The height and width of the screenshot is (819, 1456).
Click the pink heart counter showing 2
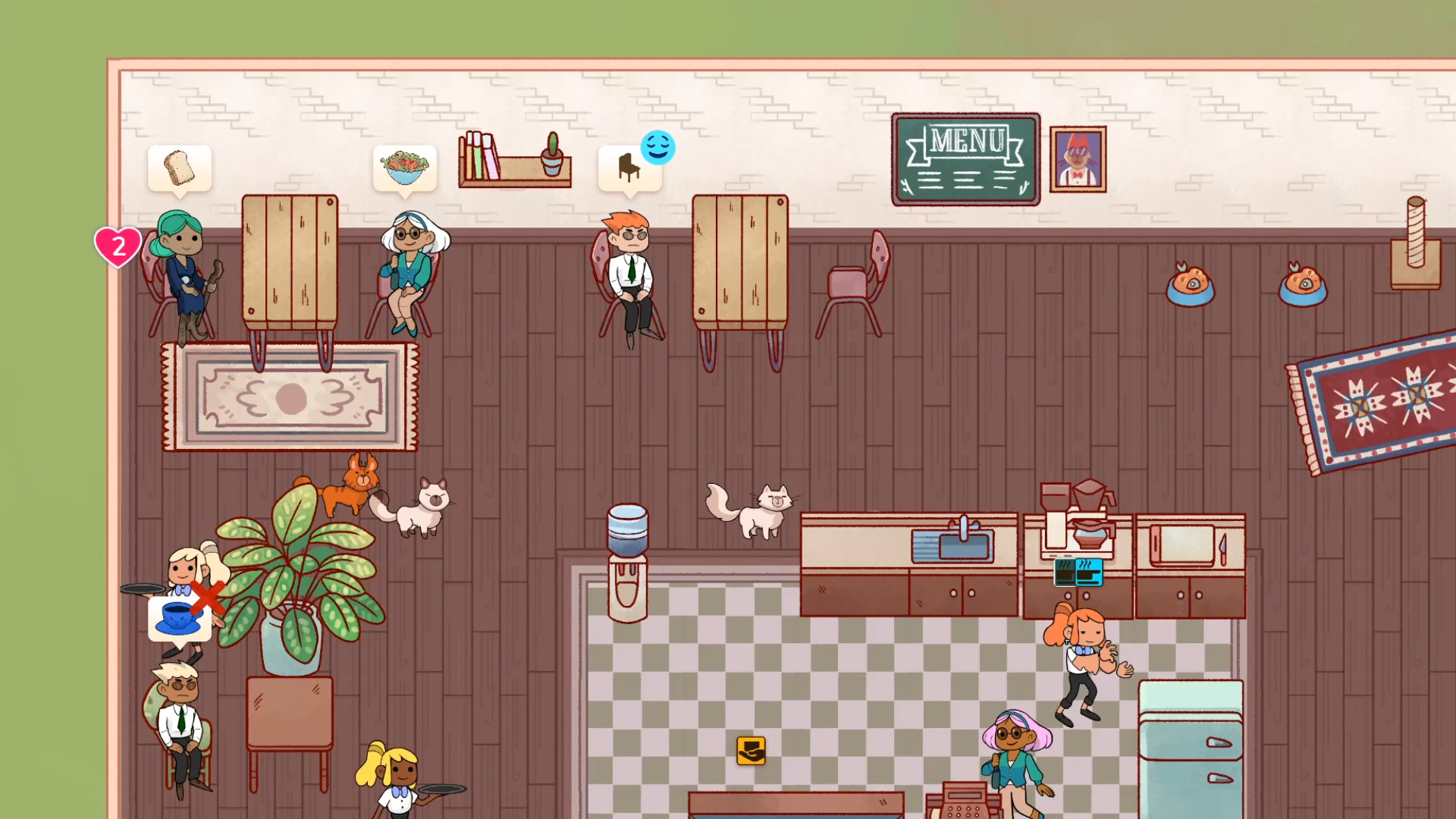coord(118,245)
